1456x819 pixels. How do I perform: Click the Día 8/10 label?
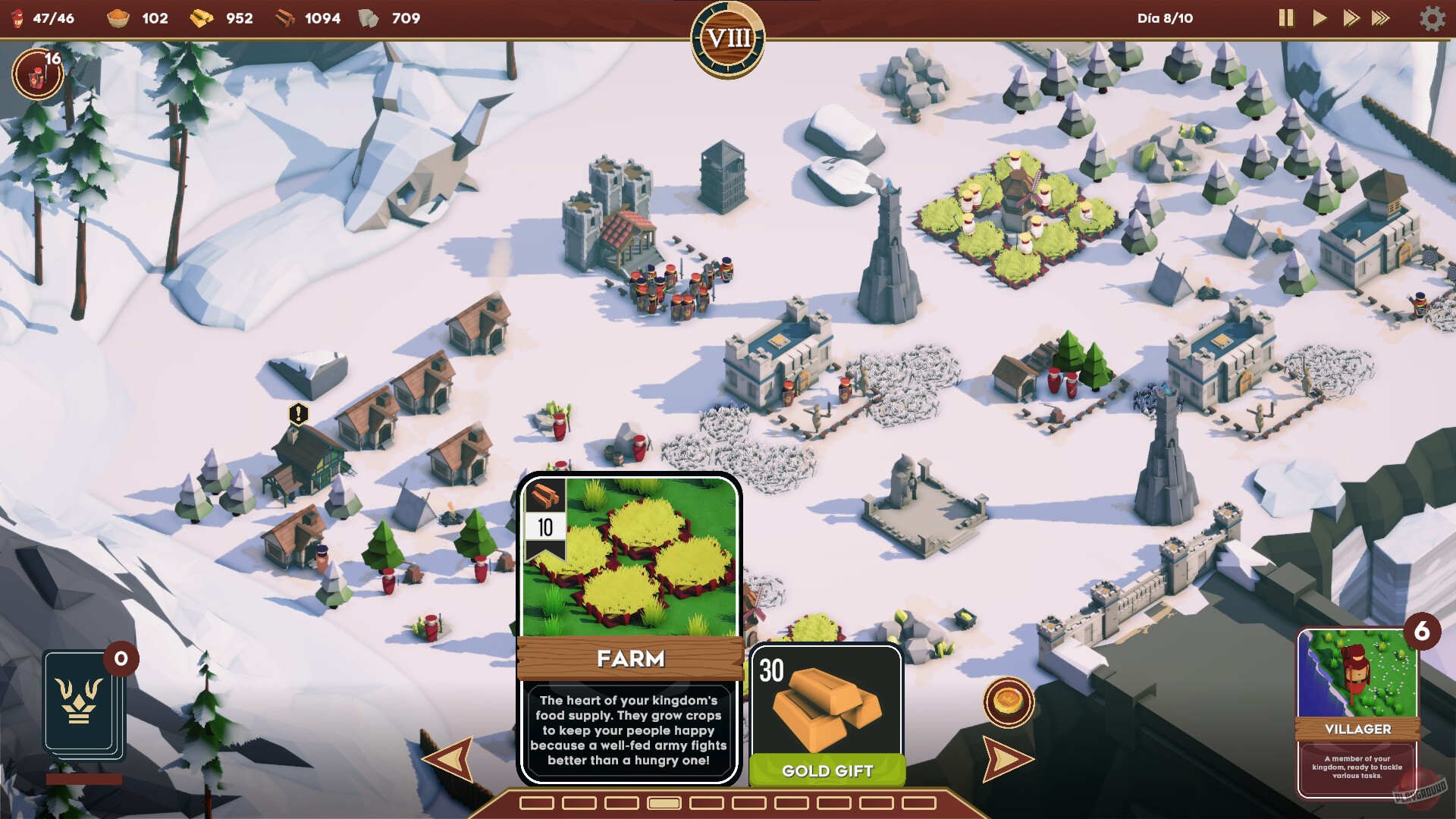click(x=1166, y=18)
